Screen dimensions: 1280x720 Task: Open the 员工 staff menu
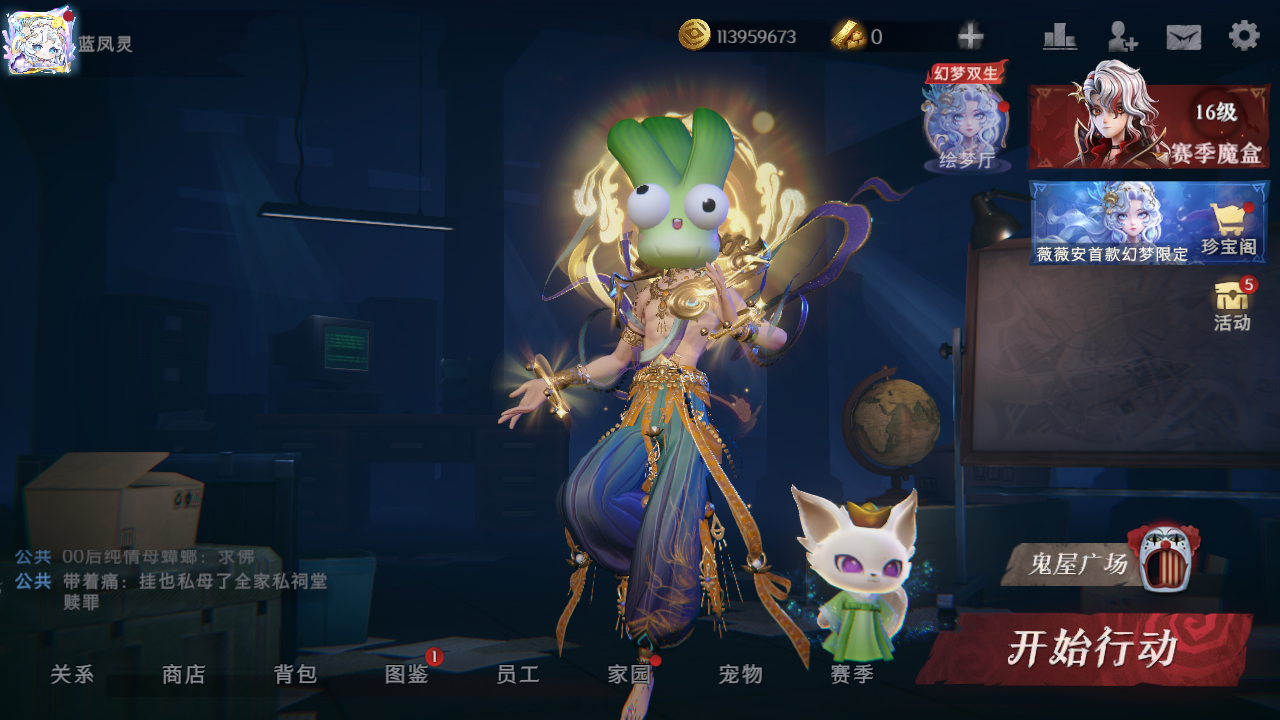coord(518,675)
